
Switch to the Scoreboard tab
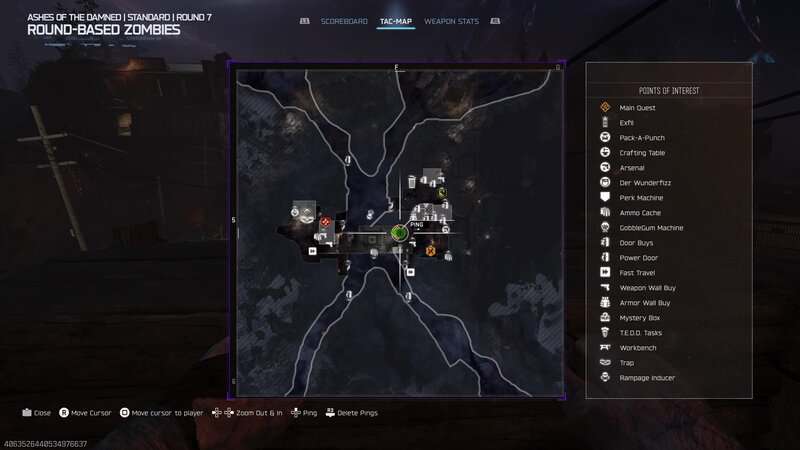coord(344,21)
